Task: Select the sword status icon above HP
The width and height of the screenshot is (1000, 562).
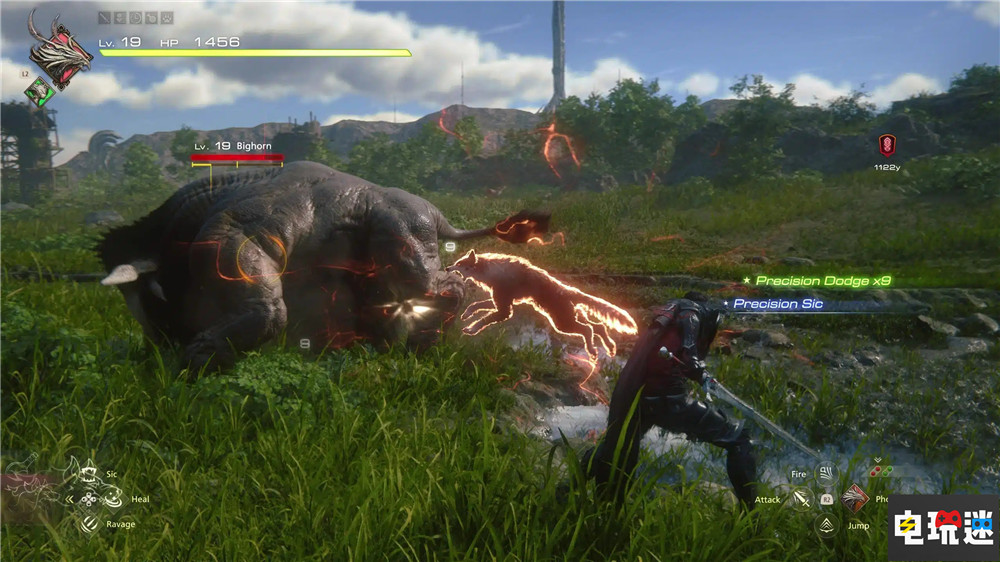Action: tap(106, 18)
